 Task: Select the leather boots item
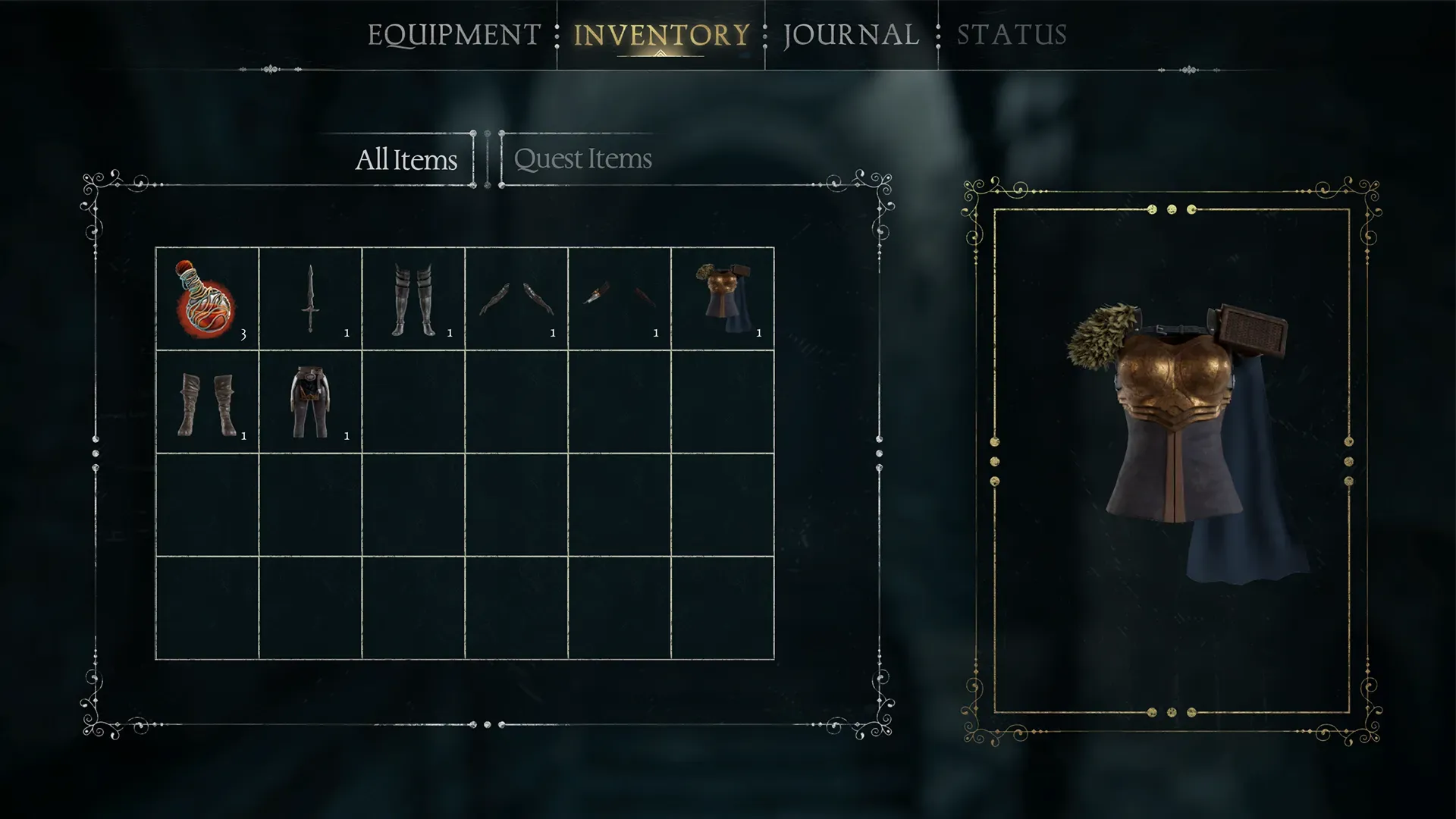pyautogui.click(x=206, y=403)
